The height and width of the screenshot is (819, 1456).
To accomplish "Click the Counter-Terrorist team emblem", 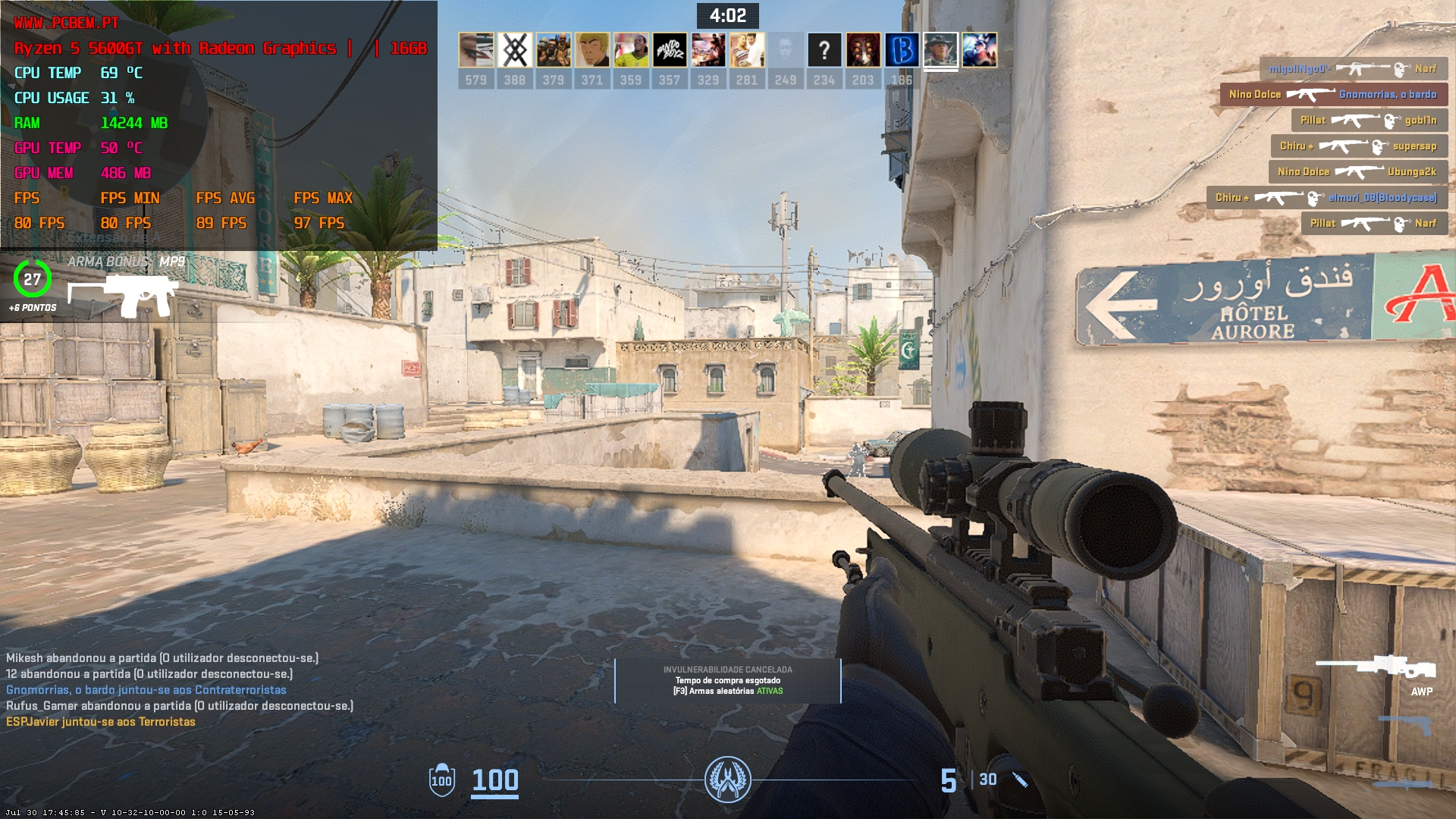I will click(727, 780).
